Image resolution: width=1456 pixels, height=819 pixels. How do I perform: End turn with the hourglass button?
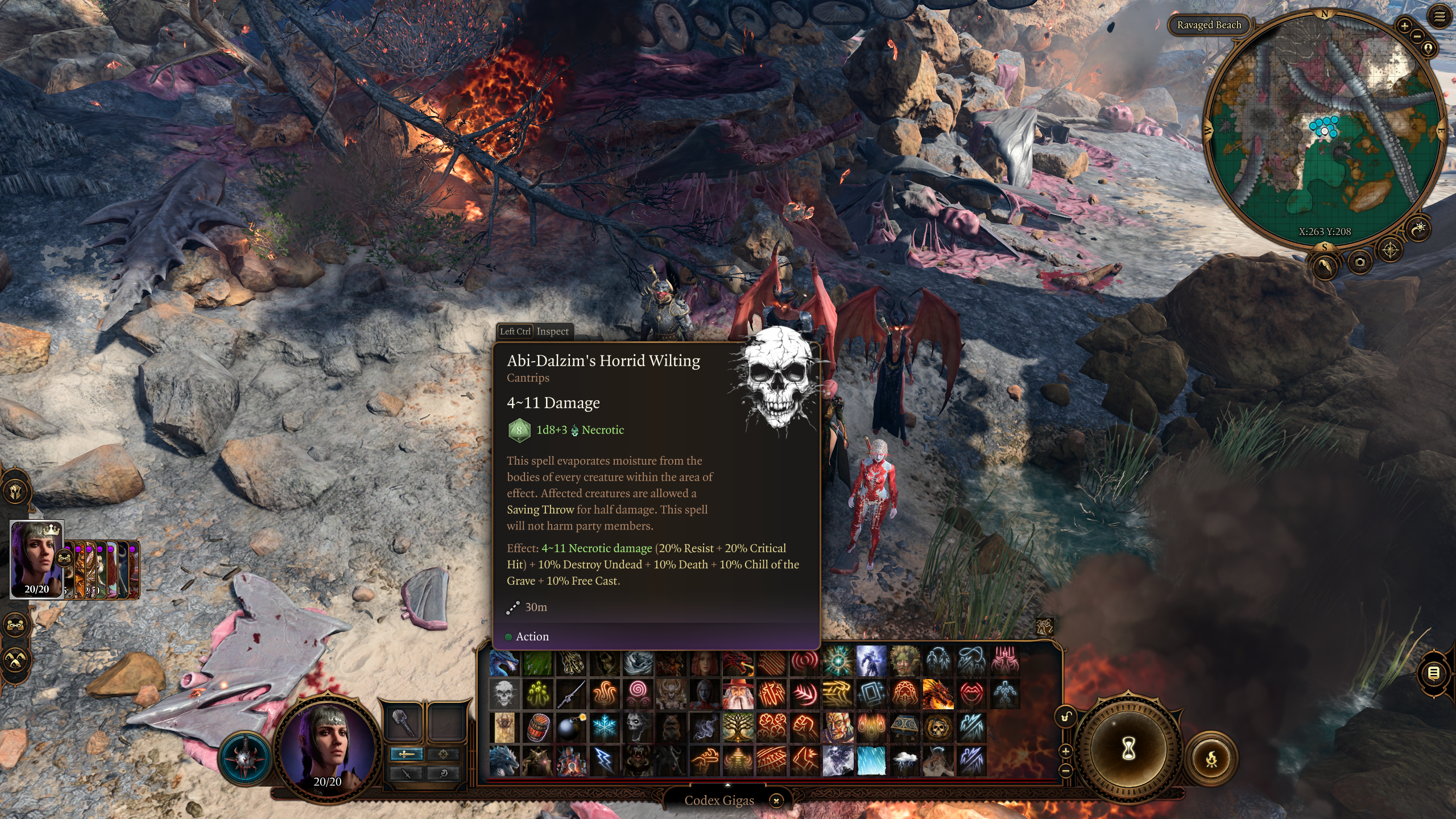(1128, 749)
